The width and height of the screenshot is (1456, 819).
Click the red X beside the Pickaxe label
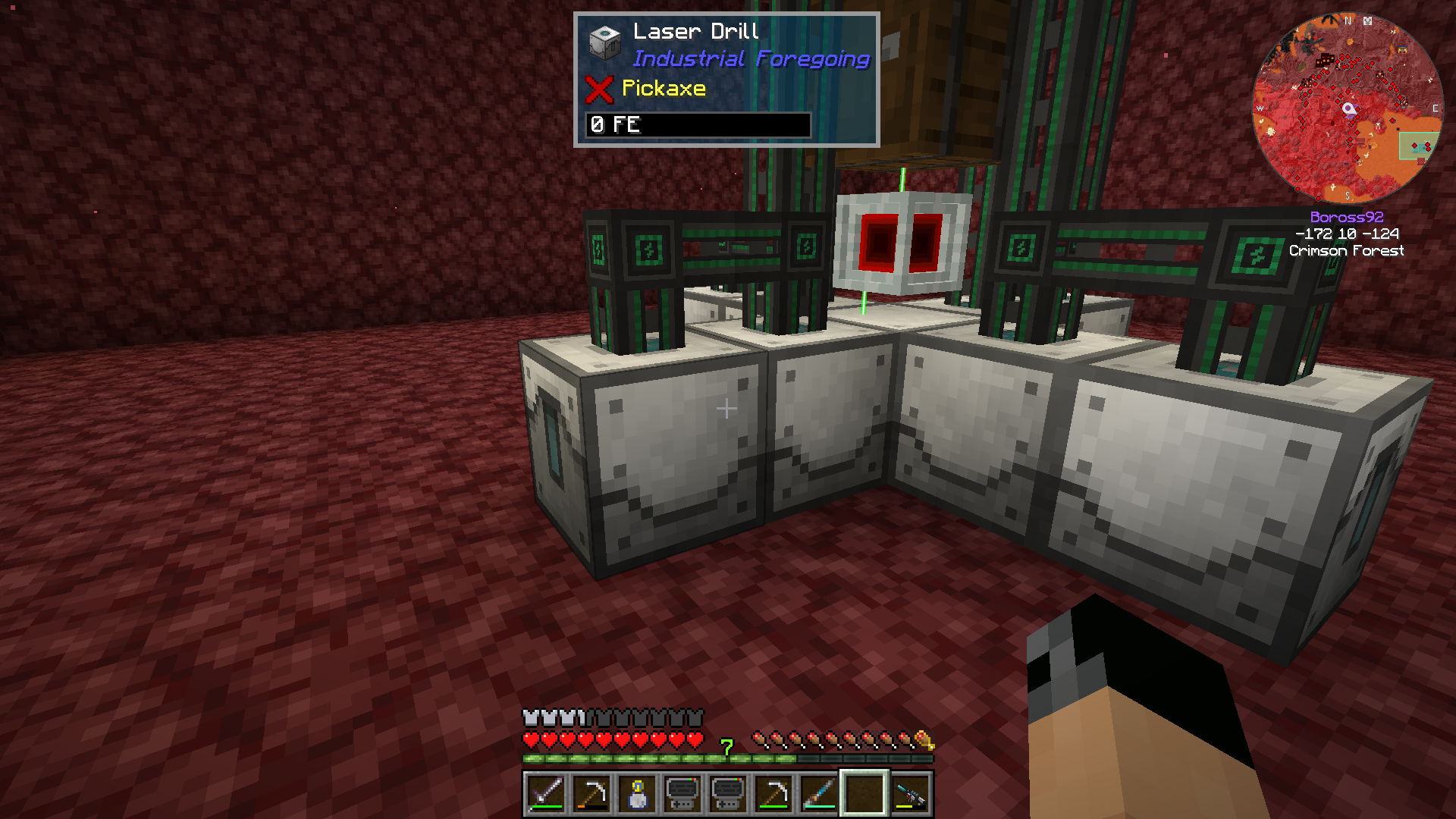(598, 90)
